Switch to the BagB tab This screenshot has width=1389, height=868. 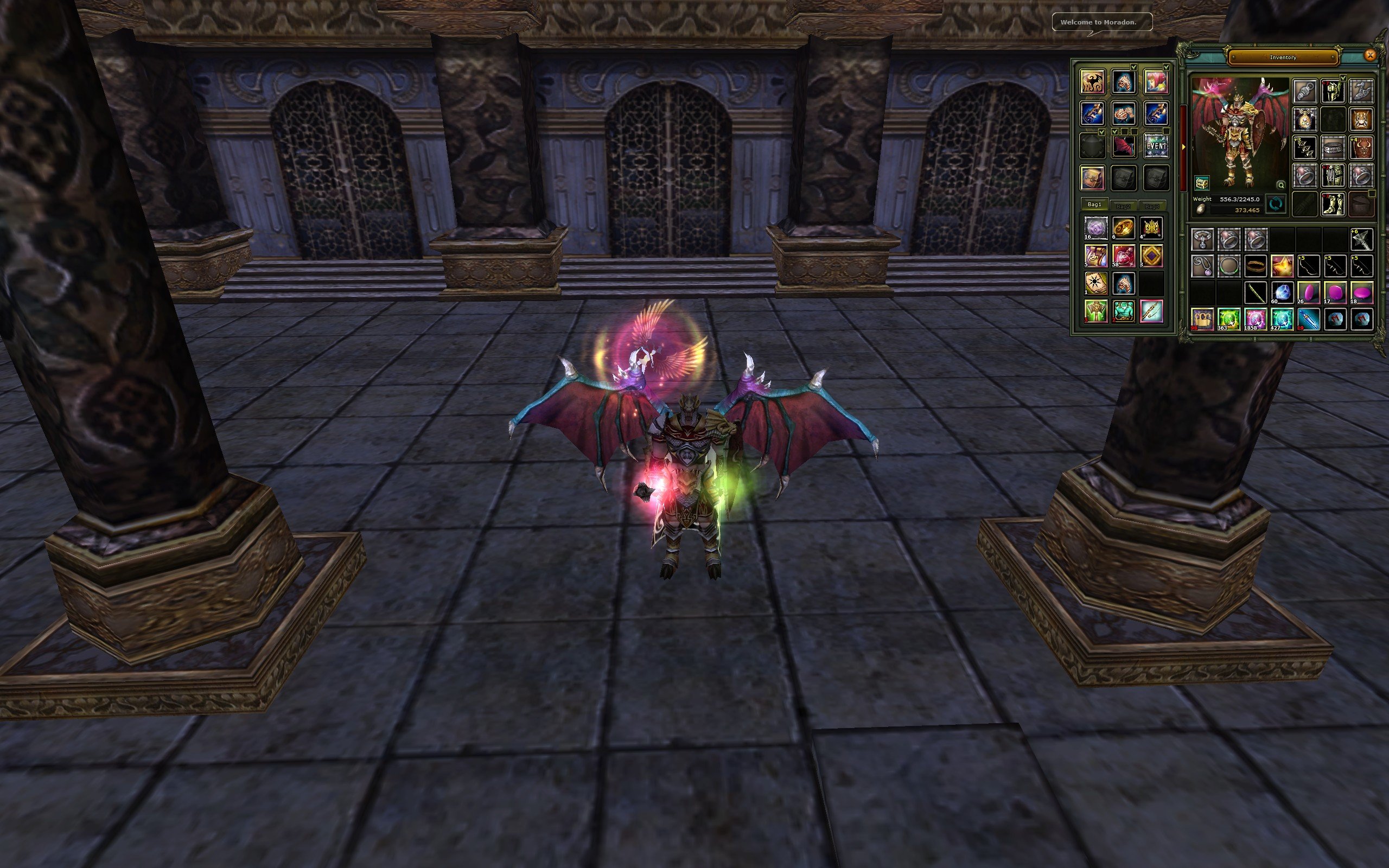[1152, 207]
